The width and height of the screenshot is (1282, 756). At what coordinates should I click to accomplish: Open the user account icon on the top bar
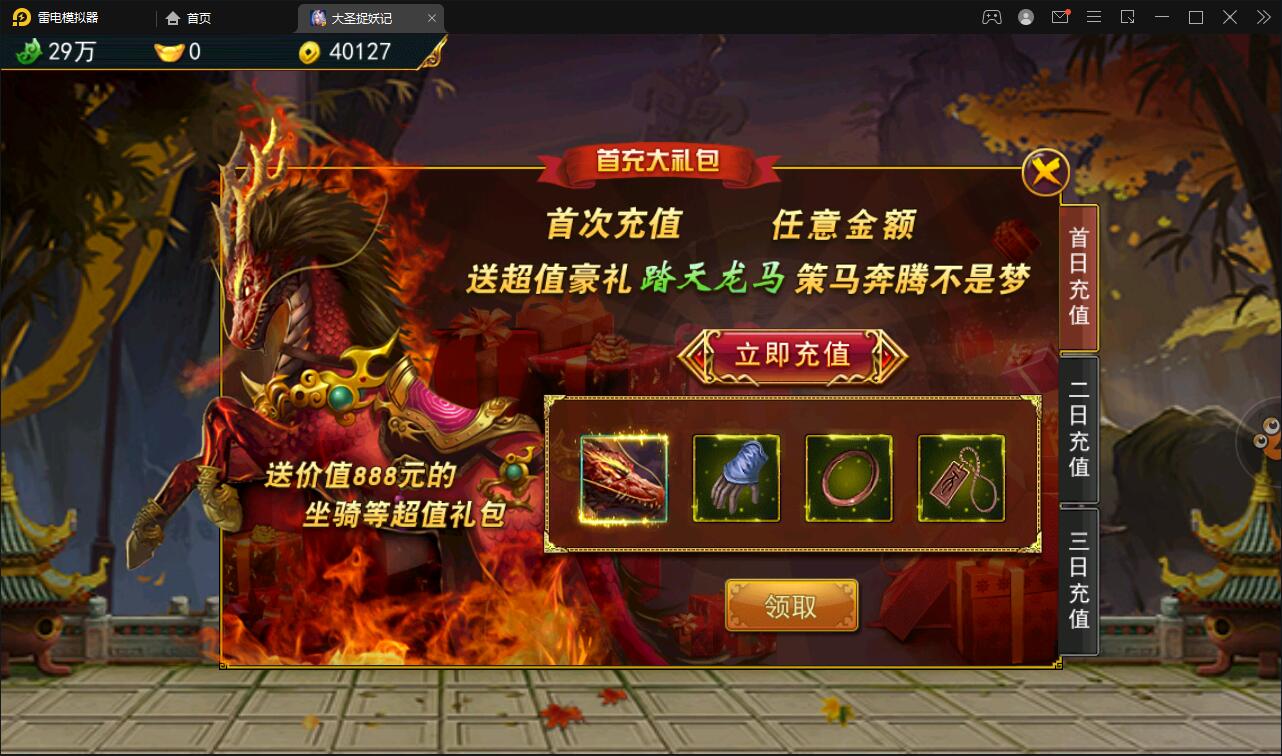(x=1026, y=17)
